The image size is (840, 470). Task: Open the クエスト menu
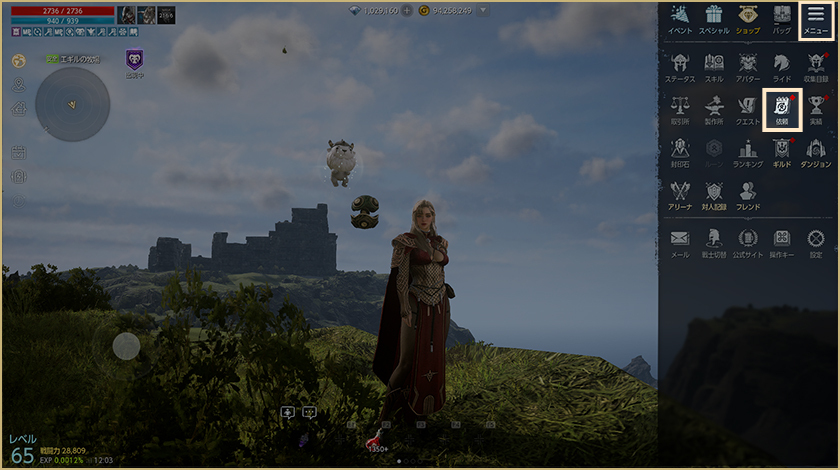[x=748, y=108]
